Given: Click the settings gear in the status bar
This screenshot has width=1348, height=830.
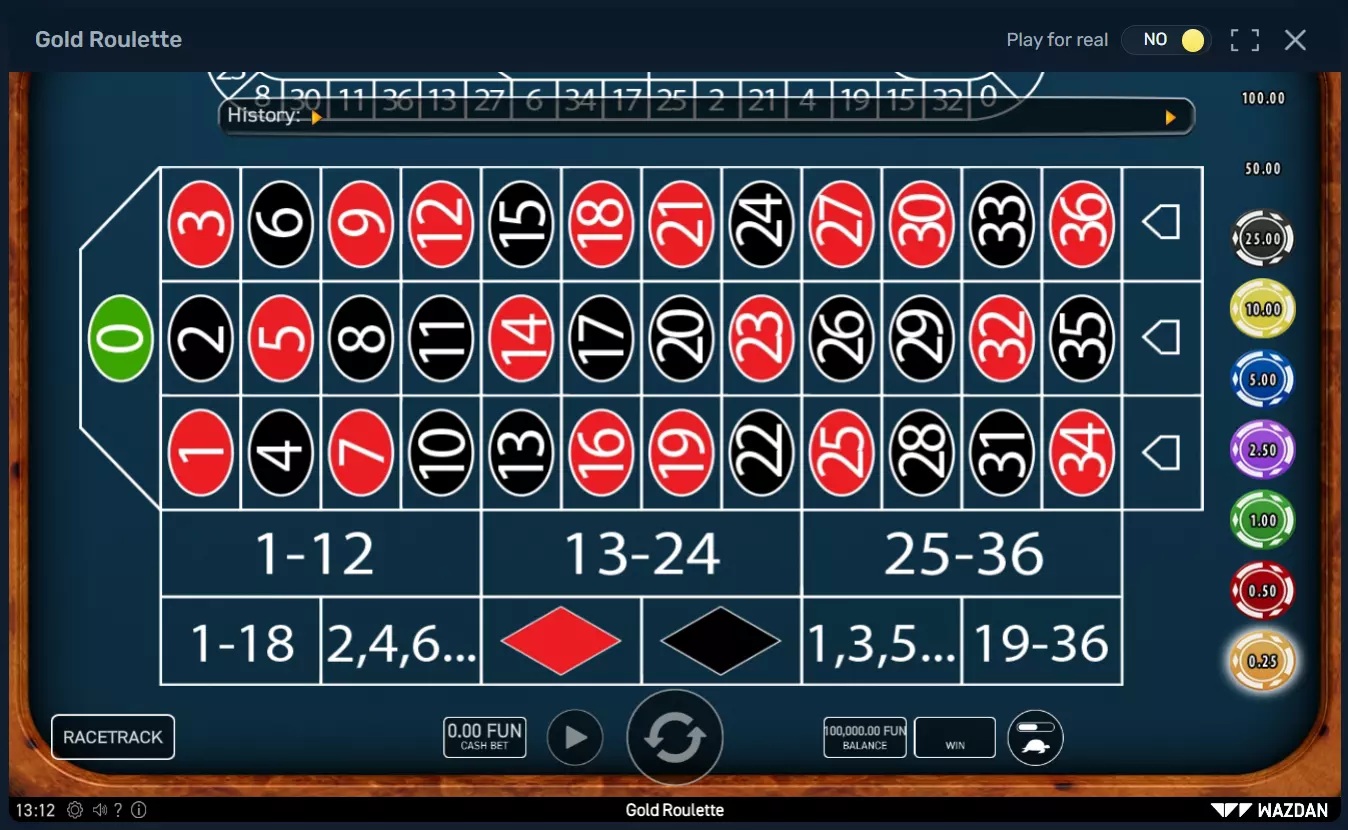Looking at the screenshot, I should coord(74,810).
